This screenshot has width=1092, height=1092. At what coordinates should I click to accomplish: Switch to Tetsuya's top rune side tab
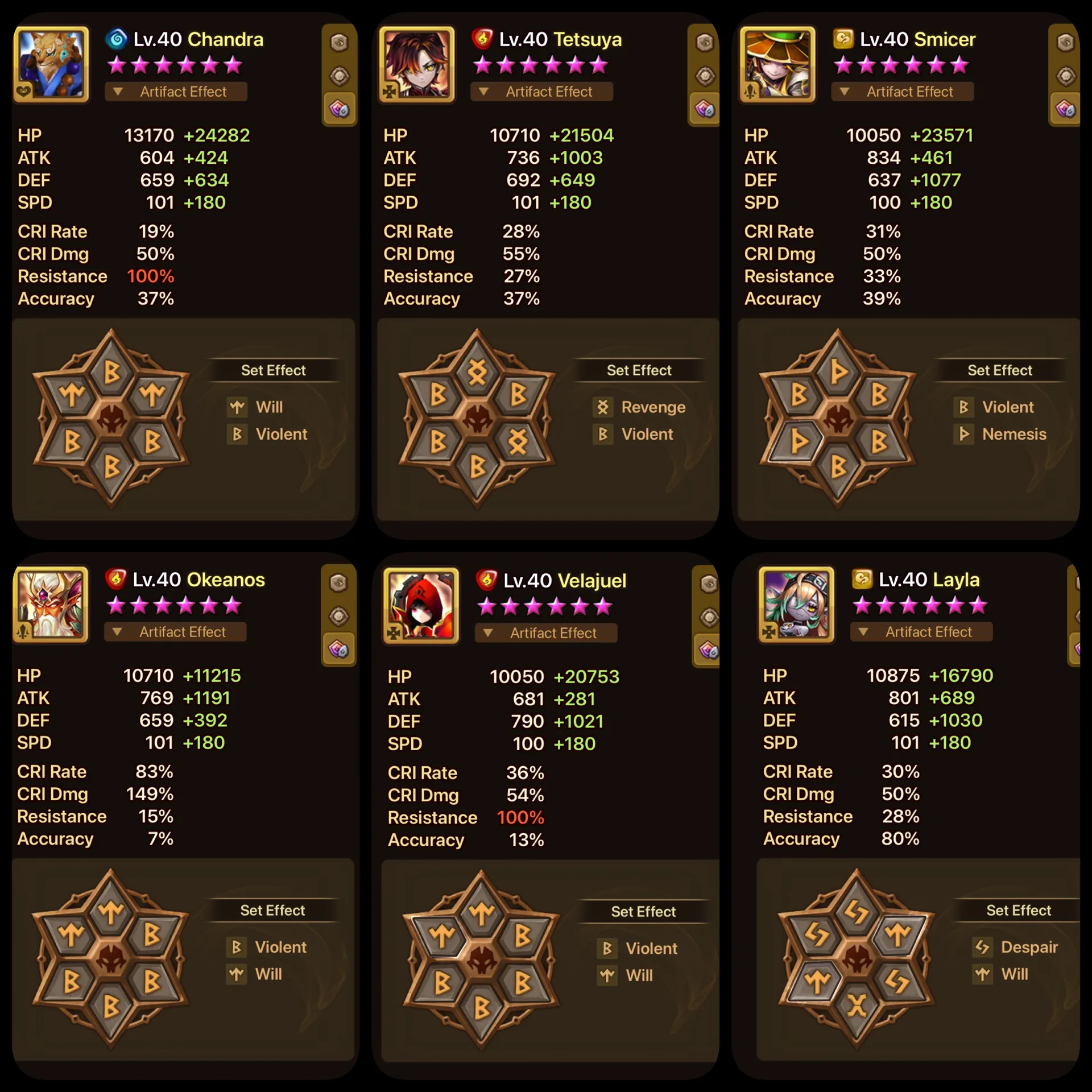[705, 43]
